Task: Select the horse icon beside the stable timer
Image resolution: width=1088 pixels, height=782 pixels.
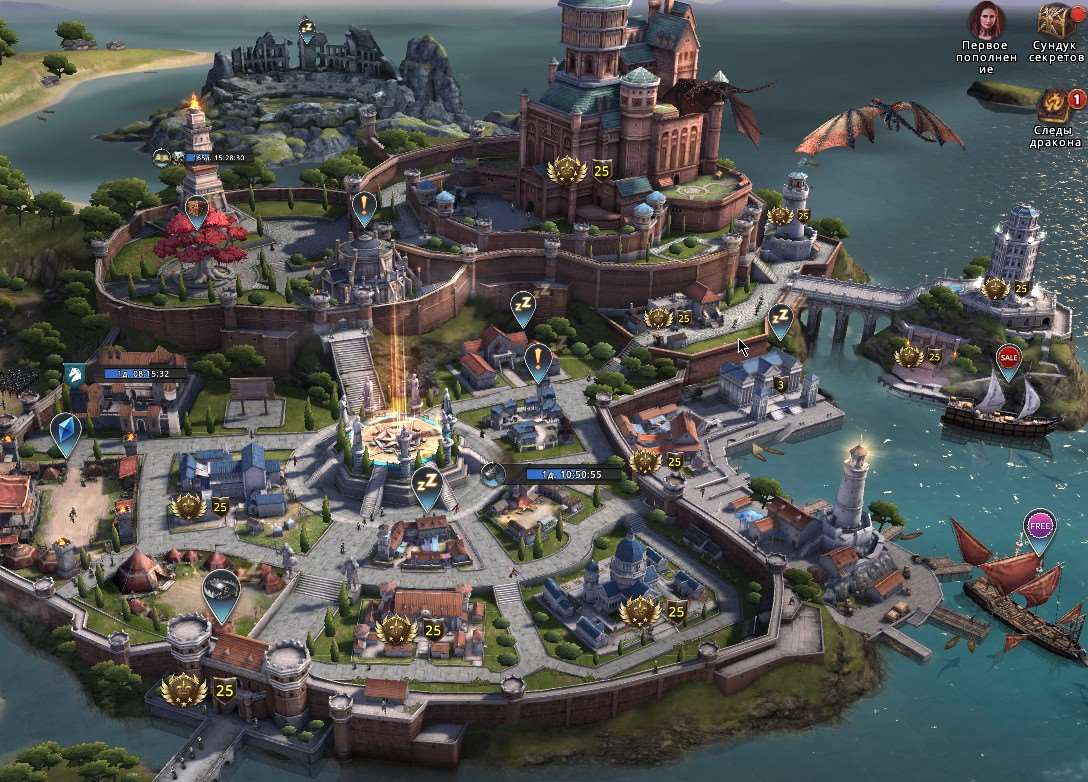Action: point(73,373)
